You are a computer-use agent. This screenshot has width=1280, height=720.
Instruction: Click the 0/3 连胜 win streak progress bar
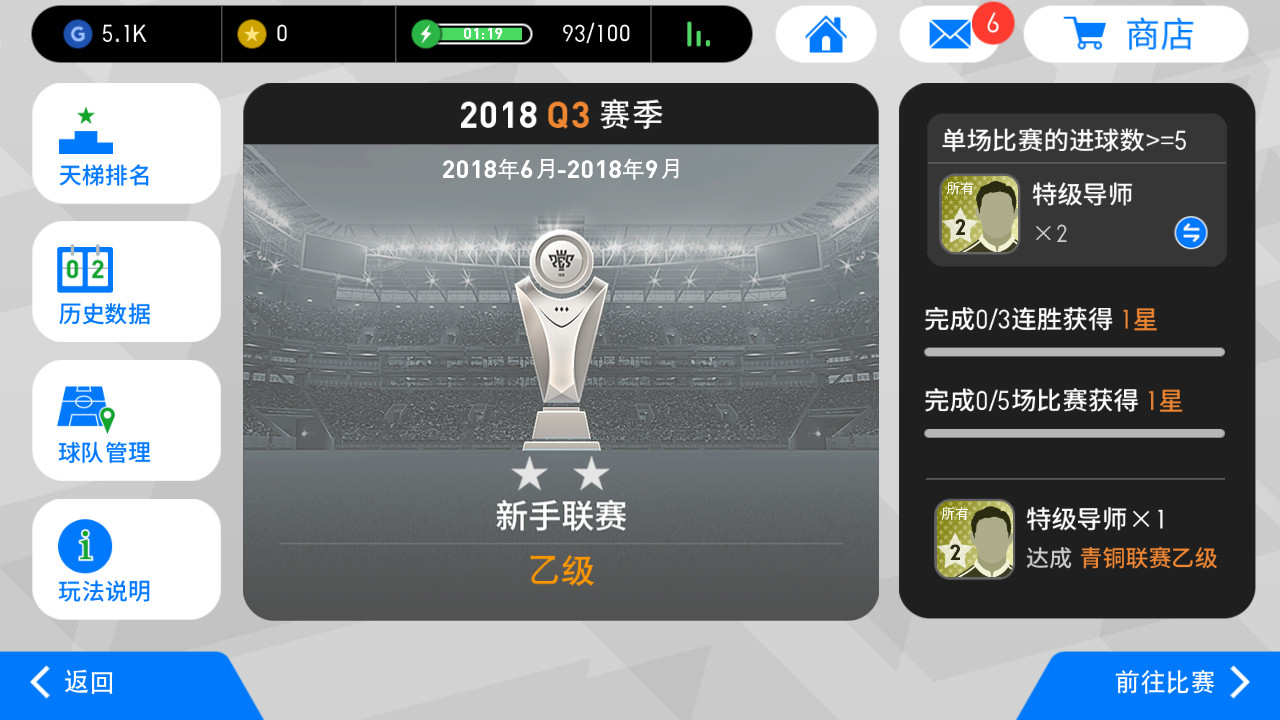tap(1073, 352)
